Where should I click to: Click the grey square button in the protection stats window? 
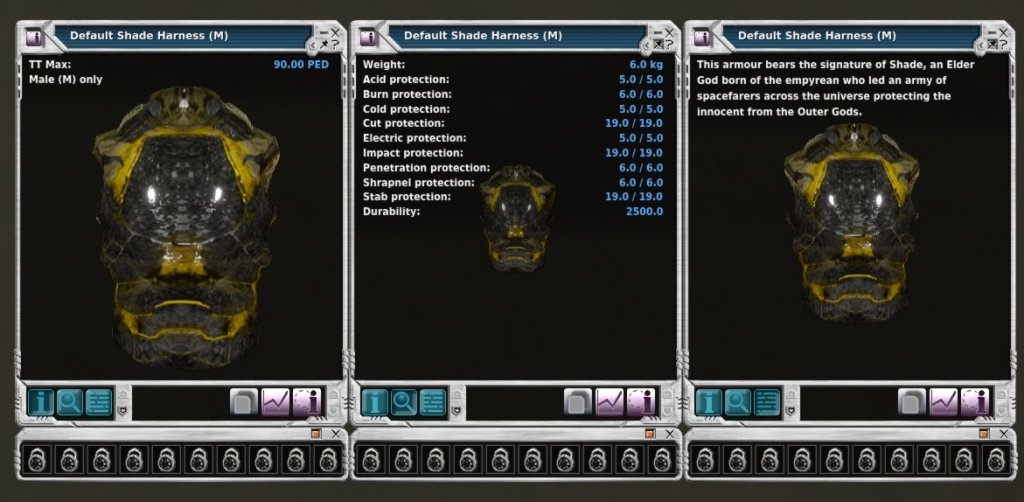tap(579, 402)
